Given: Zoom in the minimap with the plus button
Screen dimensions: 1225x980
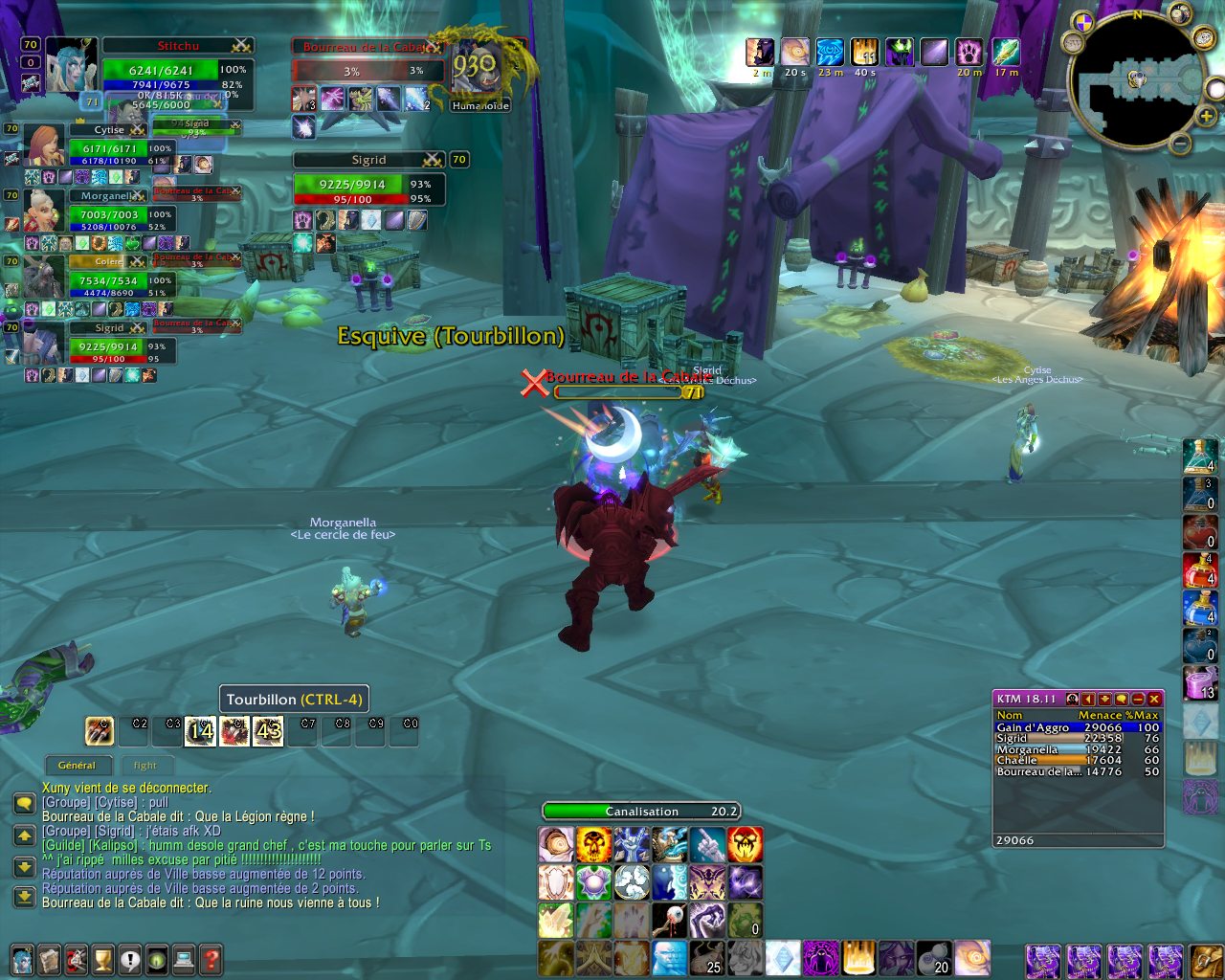Looking at the screenshot, I should pos(1207,117).
